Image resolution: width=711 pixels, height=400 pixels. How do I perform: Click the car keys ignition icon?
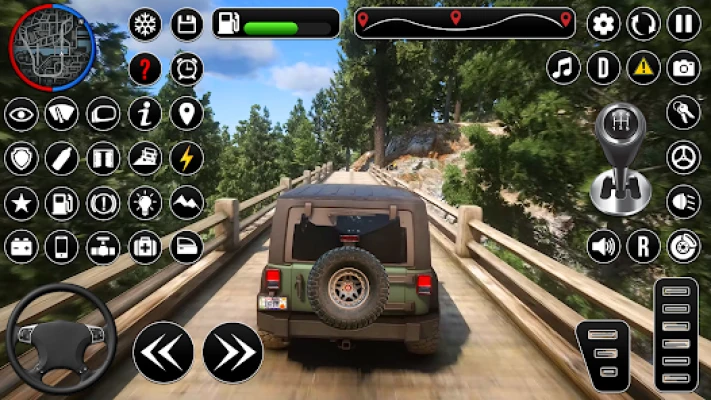coord(684,112)
